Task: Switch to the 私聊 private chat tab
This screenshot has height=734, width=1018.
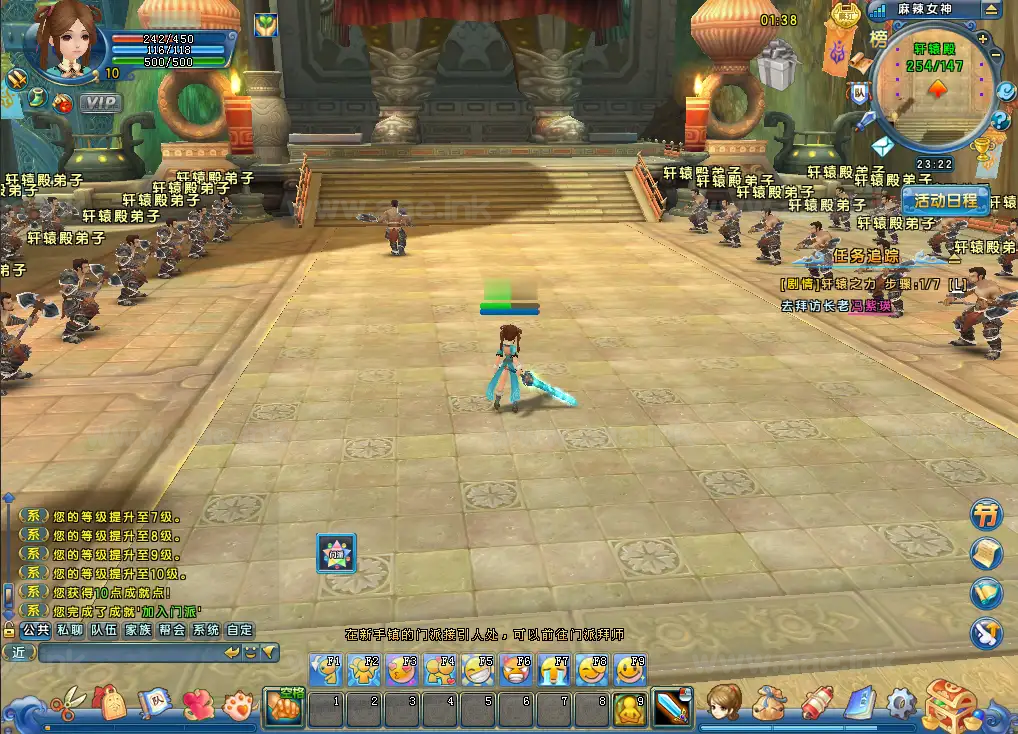Action: coord(69,630)
